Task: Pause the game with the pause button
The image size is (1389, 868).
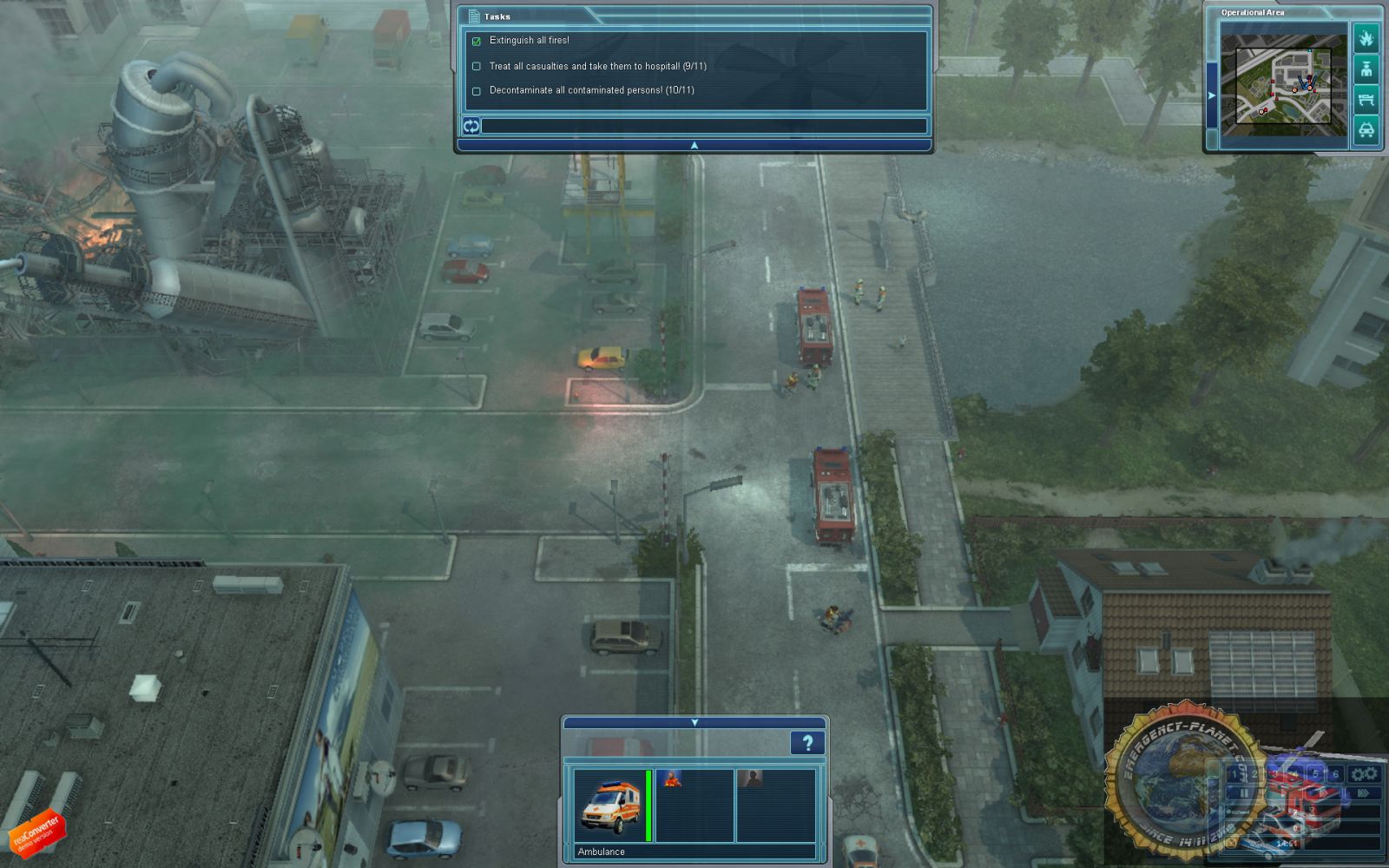Action: click(1244, 793)
